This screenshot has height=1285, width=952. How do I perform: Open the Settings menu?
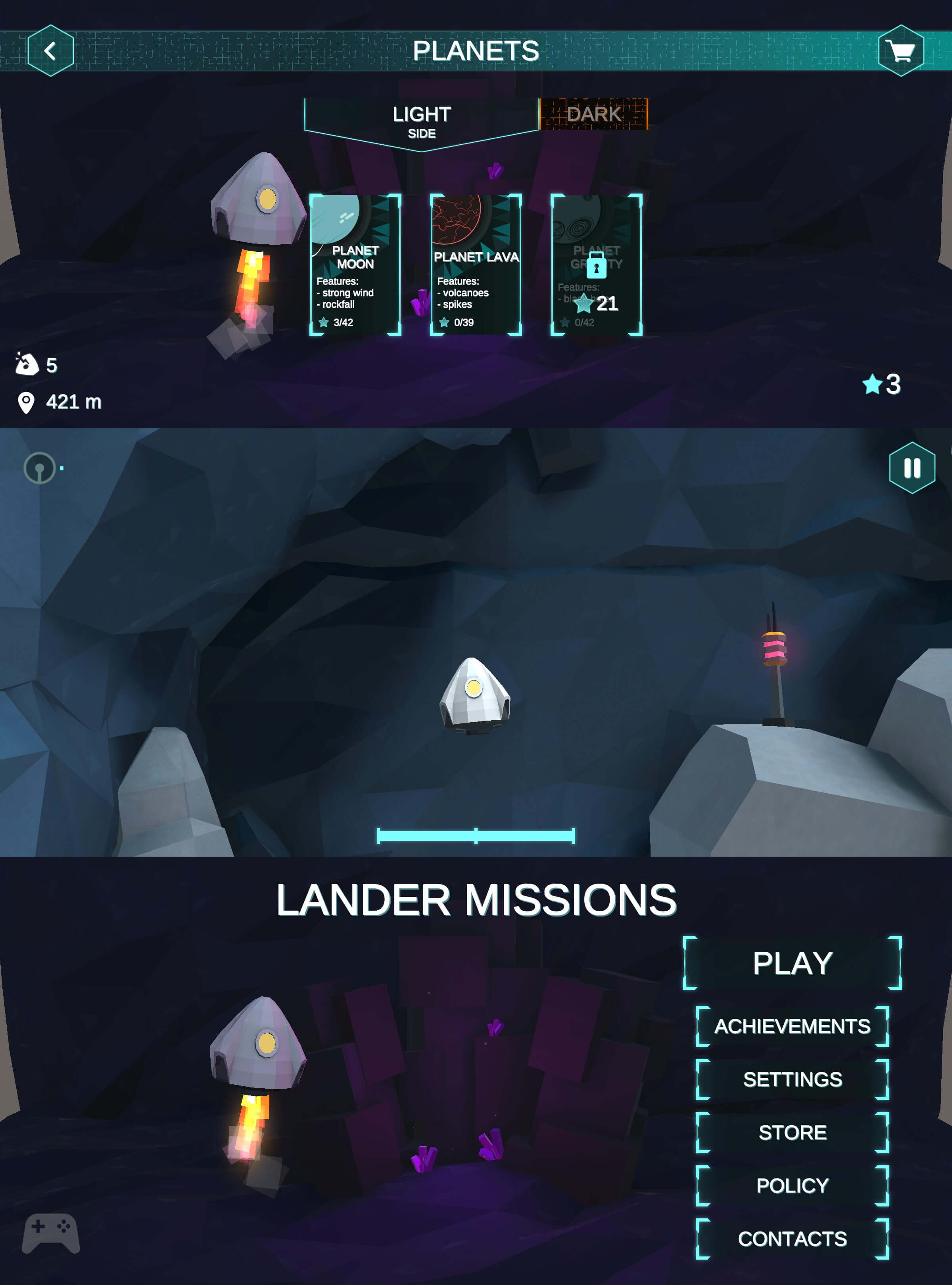click(792, 1079)
